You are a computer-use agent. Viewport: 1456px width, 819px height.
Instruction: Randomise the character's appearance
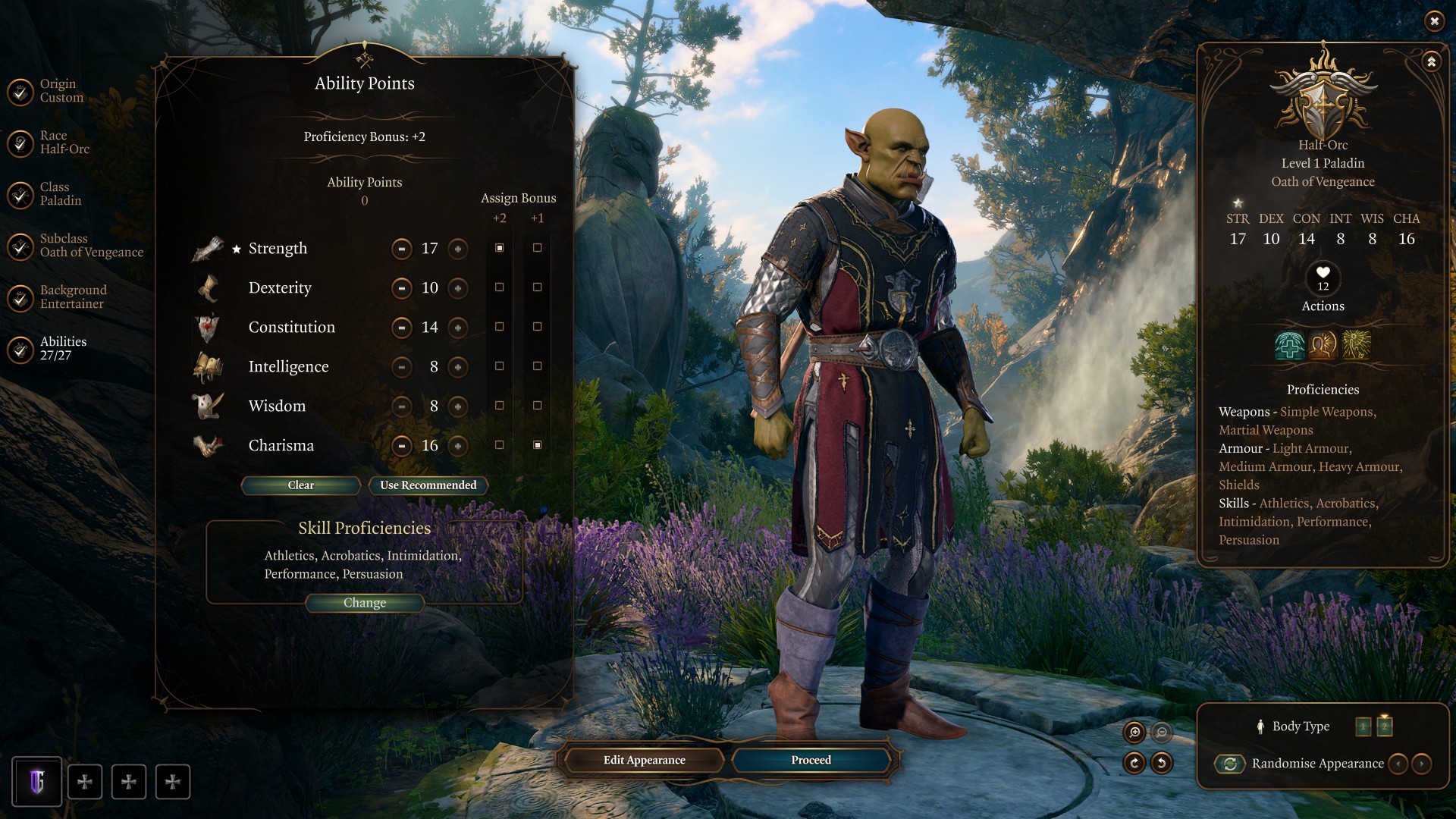1230,764
